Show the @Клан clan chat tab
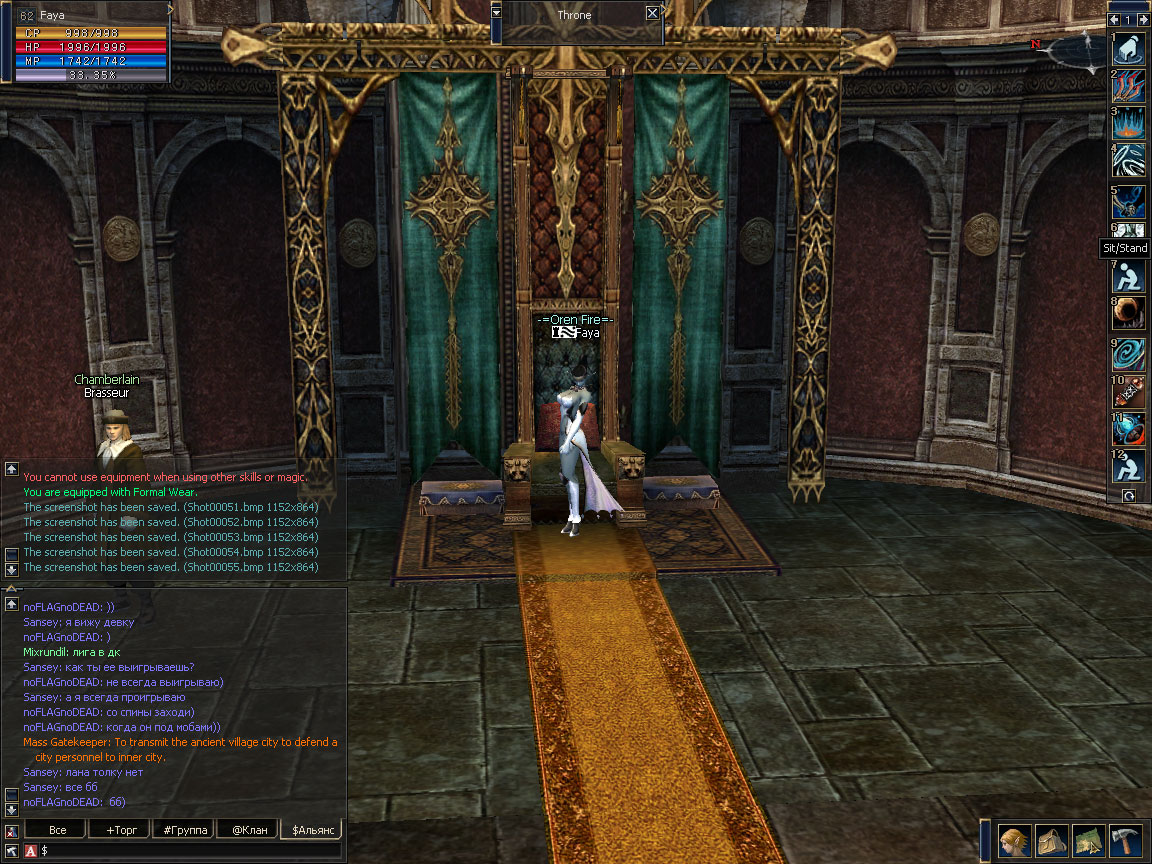 click(x=249, y=830)
